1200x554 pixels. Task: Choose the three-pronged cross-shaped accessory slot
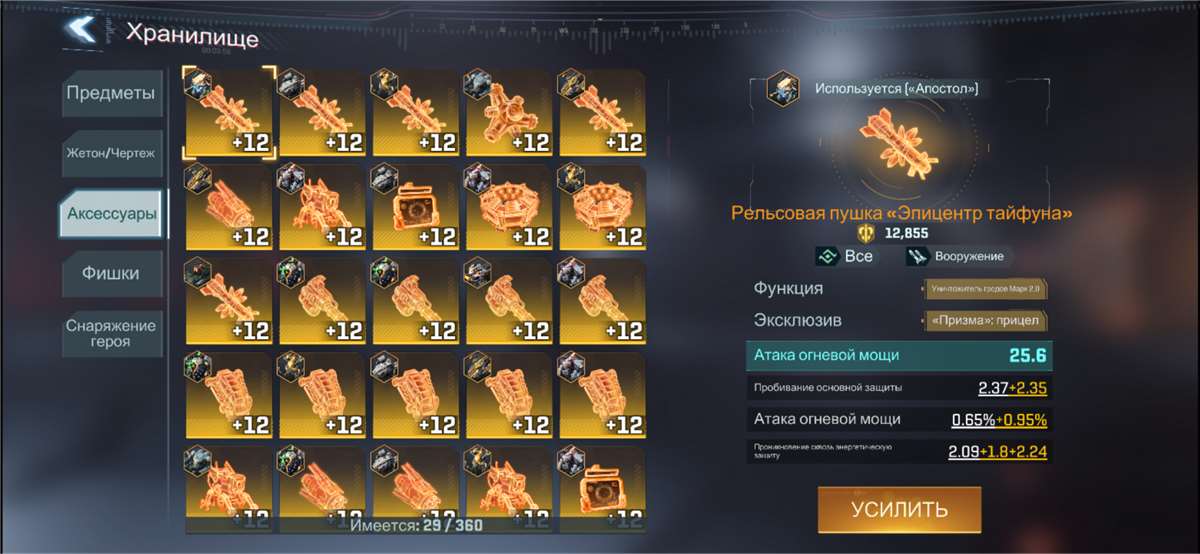510,112
